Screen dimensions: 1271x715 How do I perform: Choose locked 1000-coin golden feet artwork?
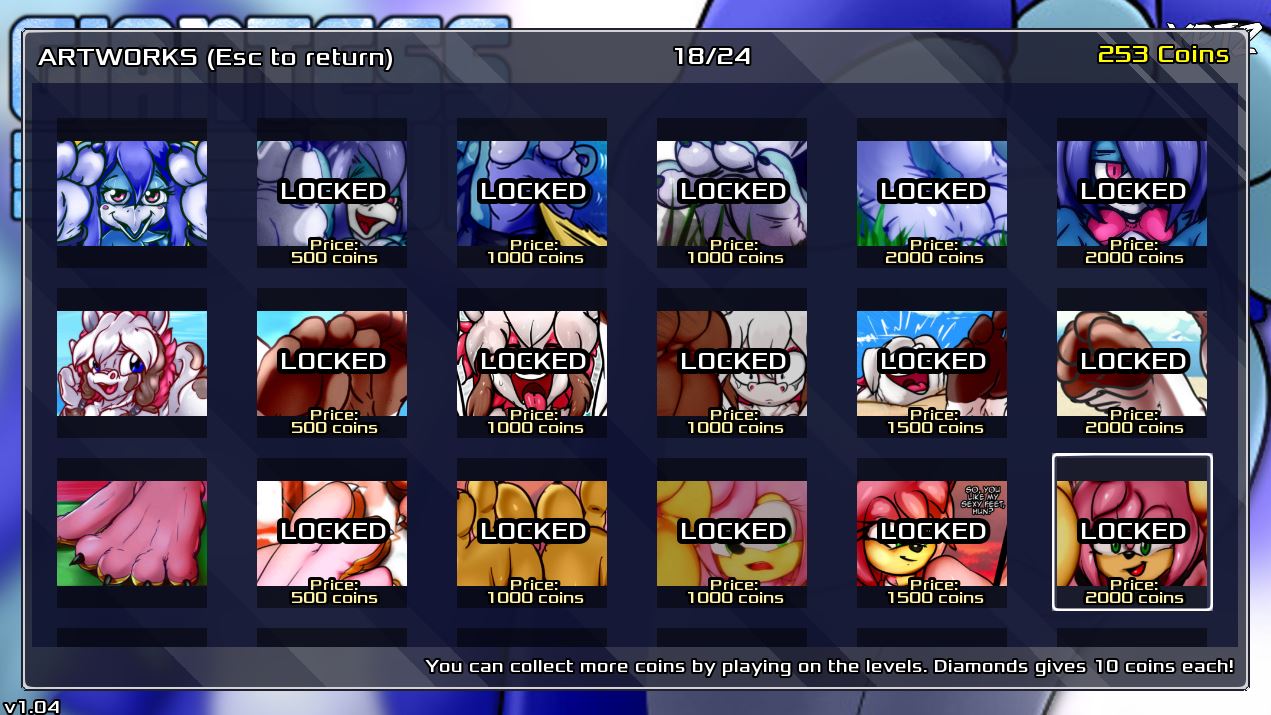532,533
